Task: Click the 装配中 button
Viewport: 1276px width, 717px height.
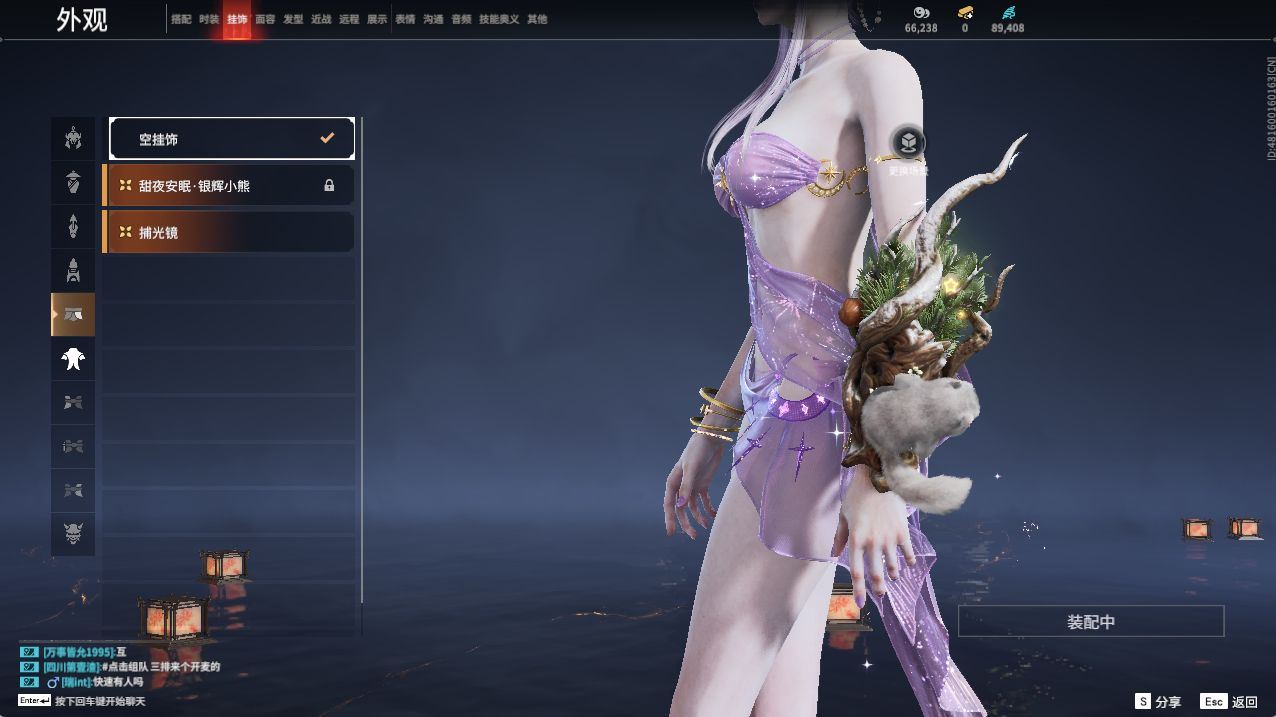Action: point(1091,621)
